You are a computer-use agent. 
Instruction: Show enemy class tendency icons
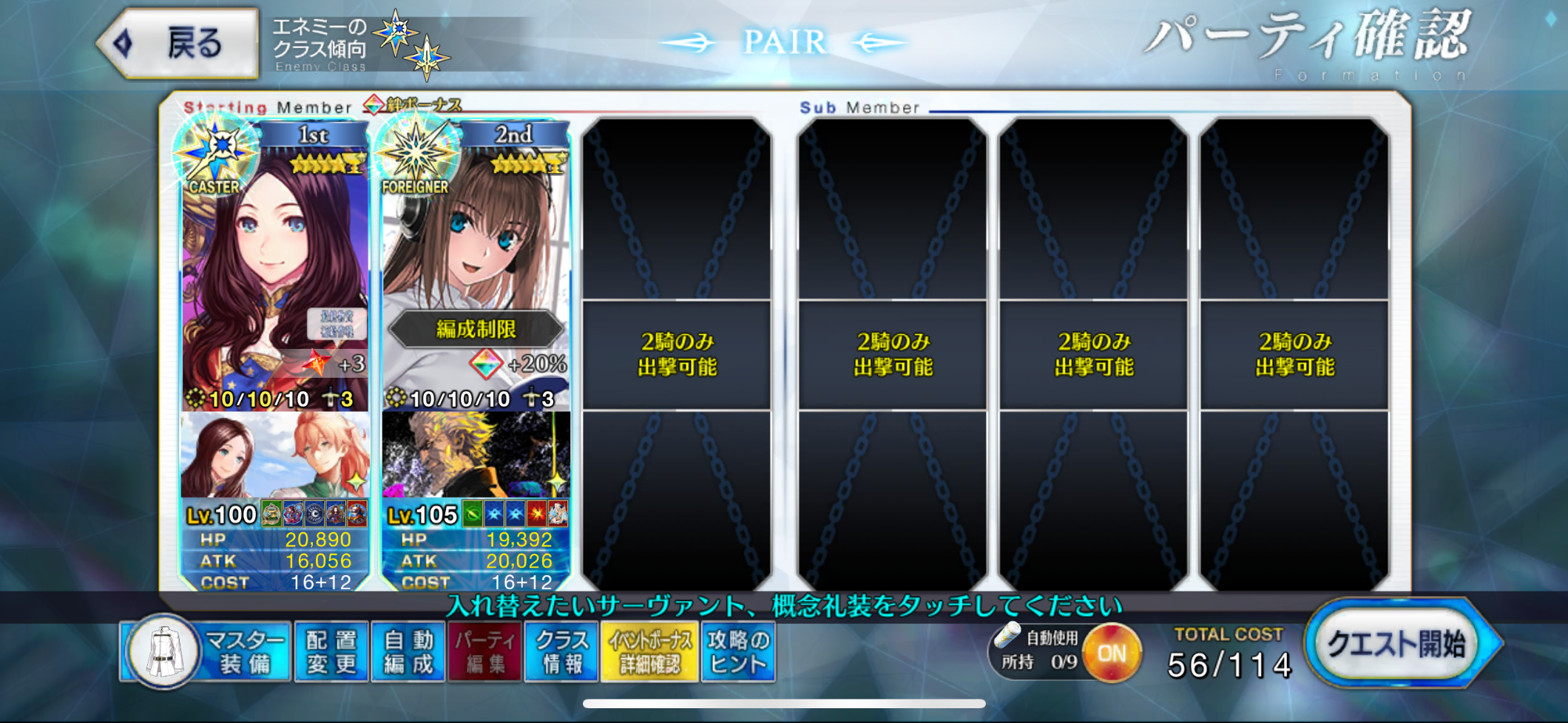pos(410,44)
